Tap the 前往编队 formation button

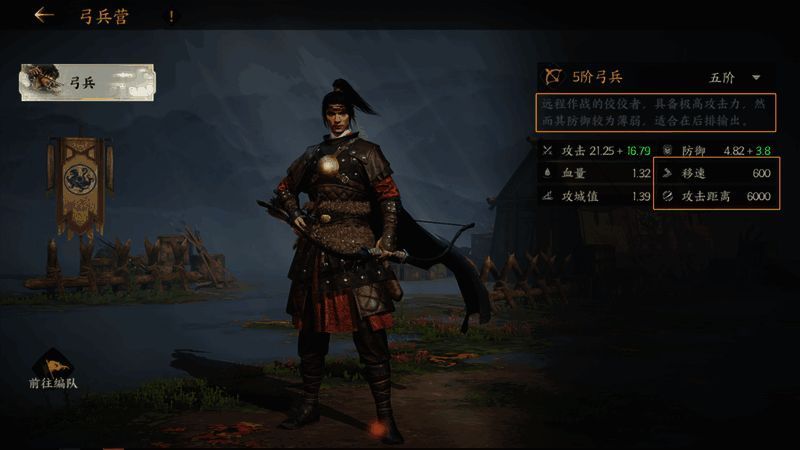[52, 372]
